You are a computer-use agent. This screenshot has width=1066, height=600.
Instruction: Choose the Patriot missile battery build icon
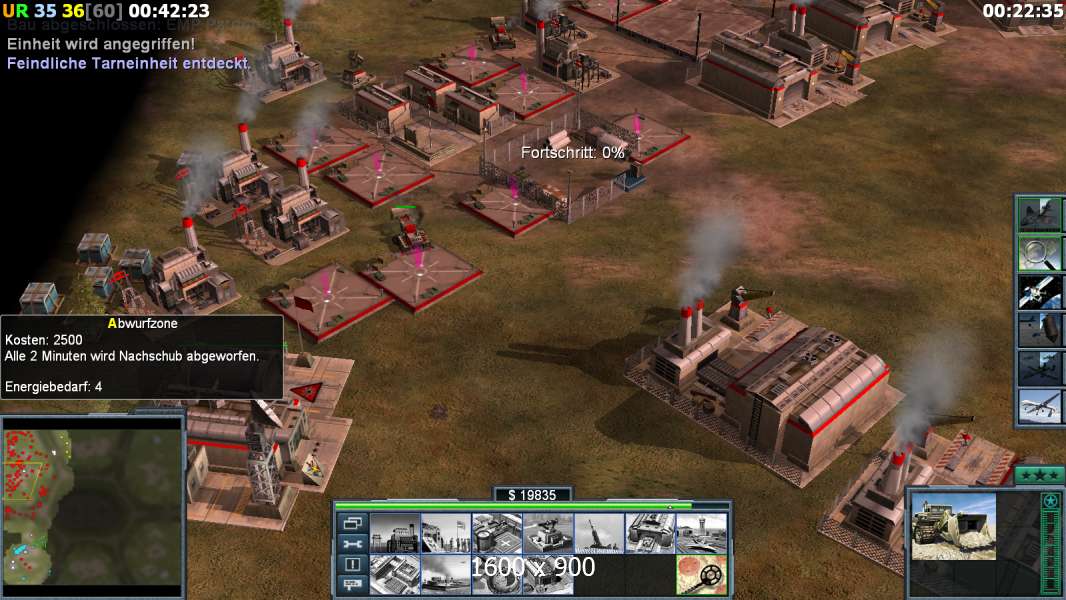599,533
